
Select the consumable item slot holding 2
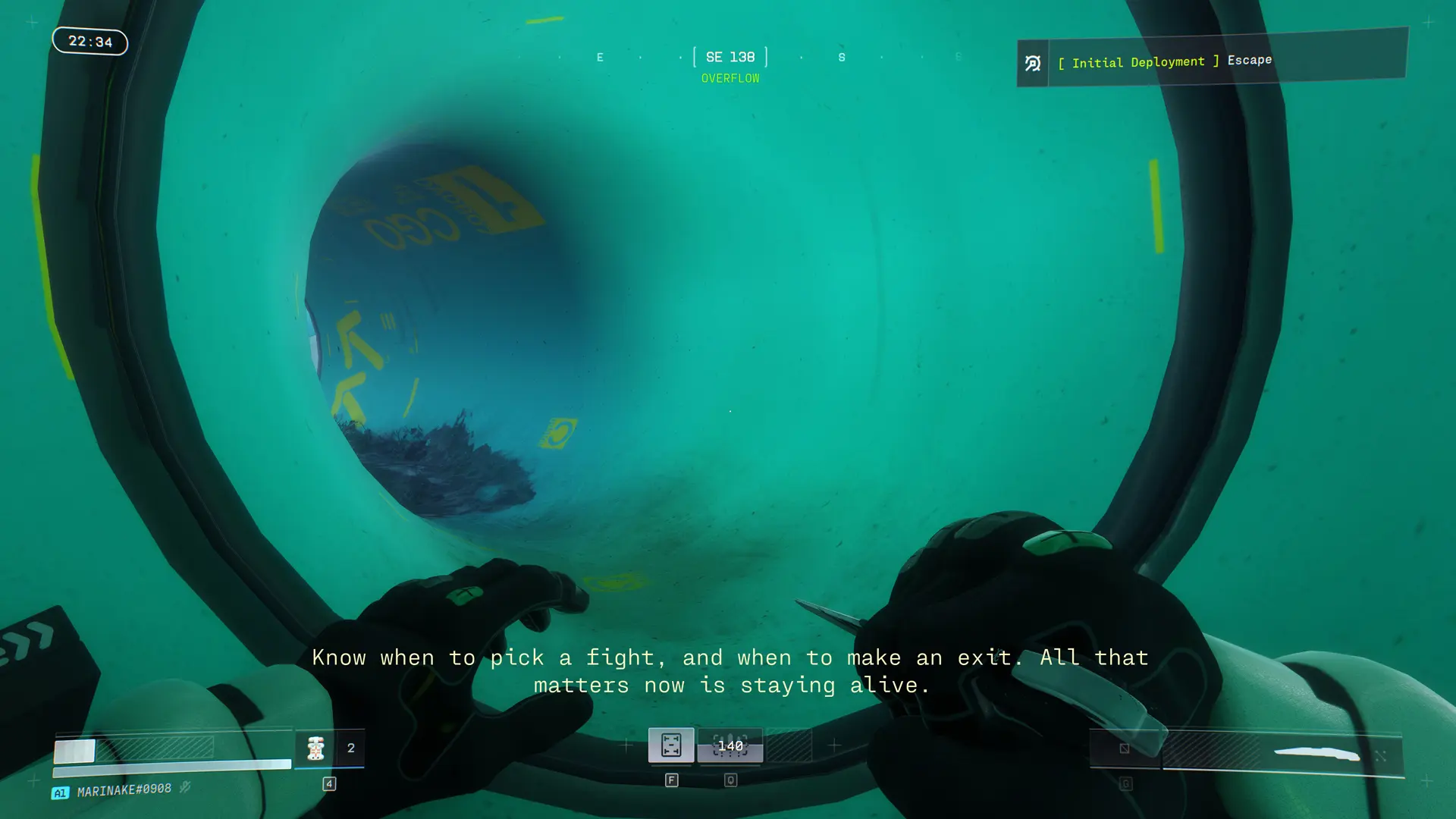(x=329, y=748)
